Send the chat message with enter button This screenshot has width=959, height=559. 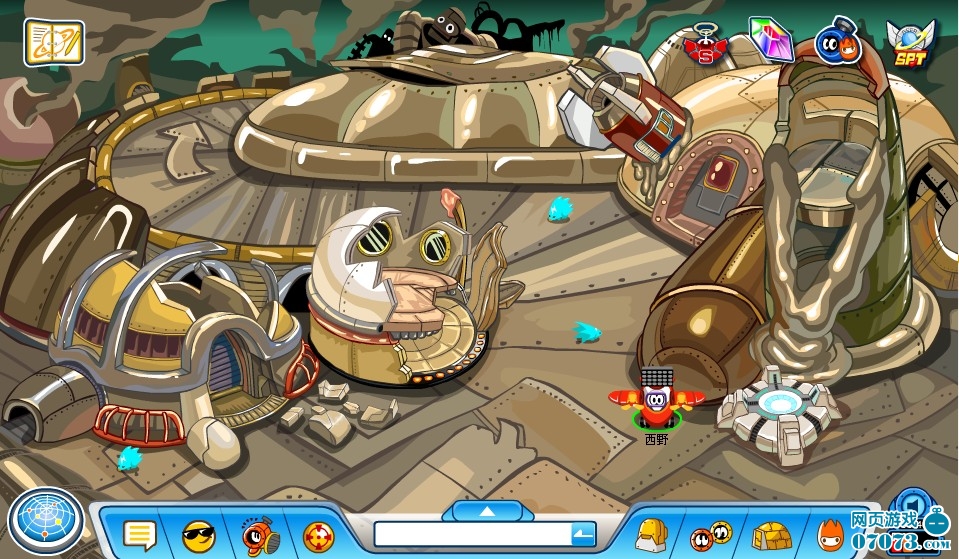[x=583, y=535]
